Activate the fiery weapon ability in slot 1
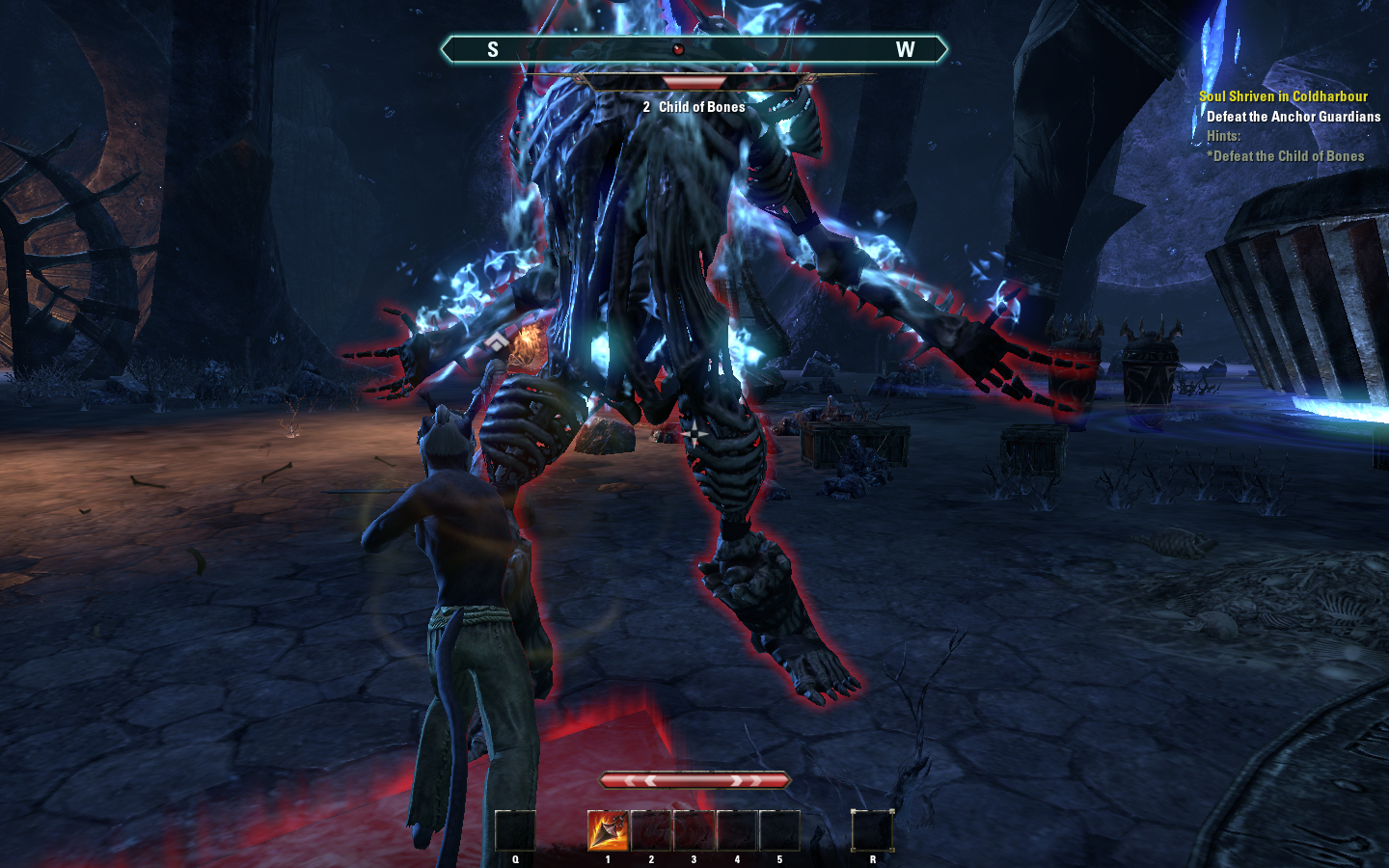The width and height of the screenshot is (1389, 868). click(x=608, y=830)
